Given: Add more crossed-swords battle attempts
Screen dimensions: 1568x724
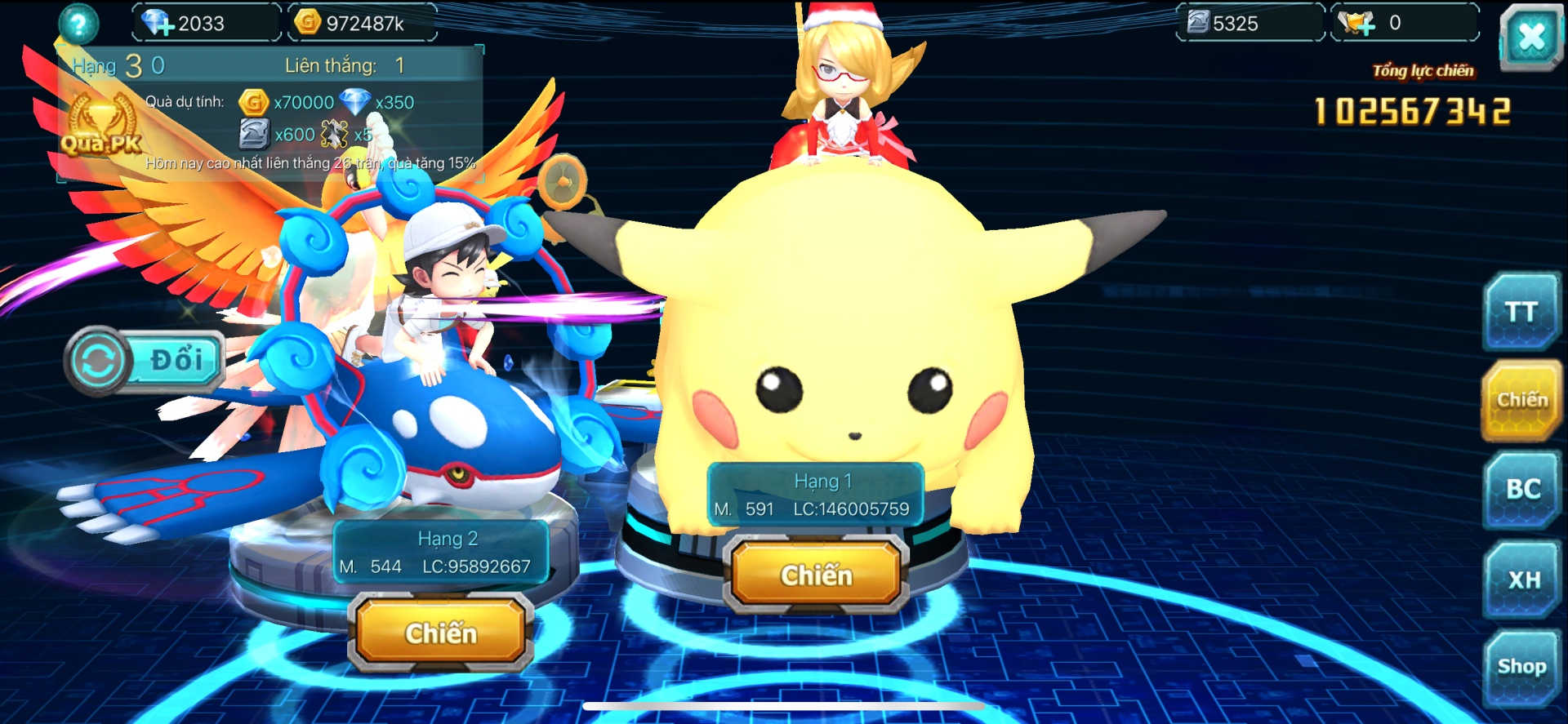Looking at the screenshot, I should click(x=1357, y=23).
